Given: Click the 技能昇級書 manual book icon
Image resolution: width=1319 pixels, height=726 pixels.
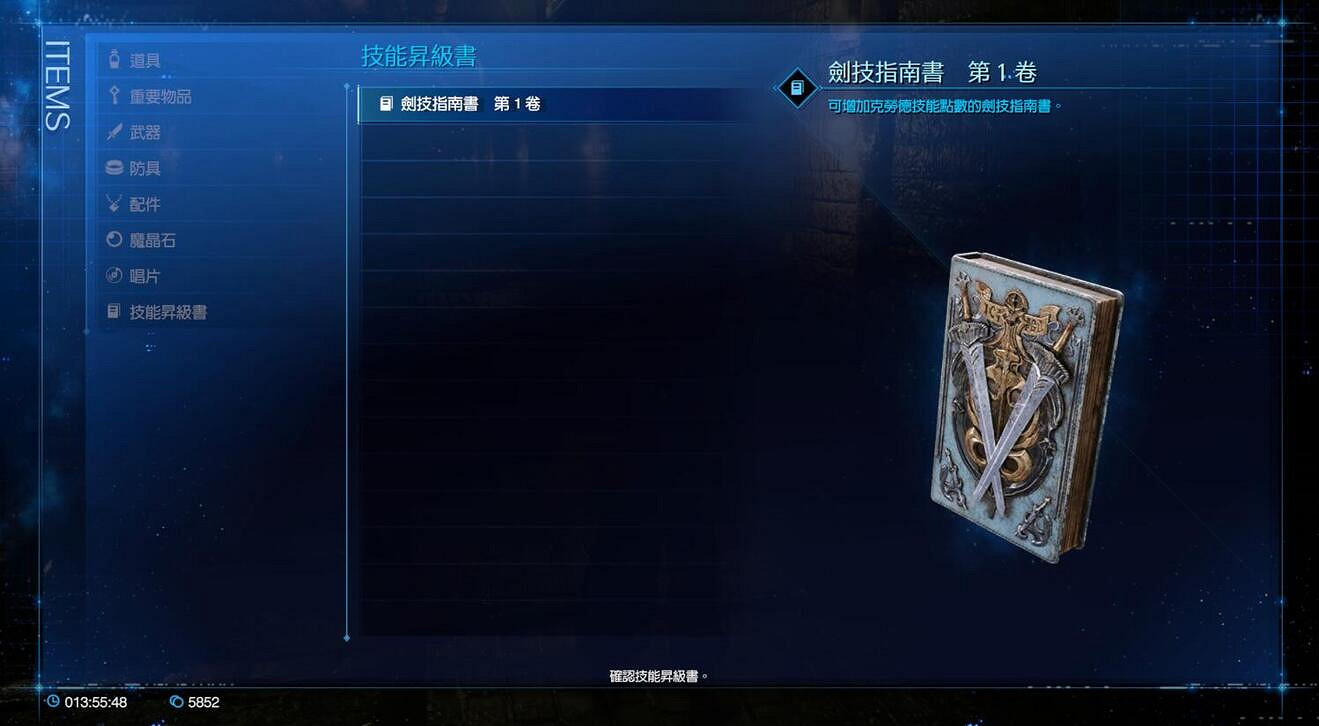Looking at the screenshot, I should coord(113,311).
